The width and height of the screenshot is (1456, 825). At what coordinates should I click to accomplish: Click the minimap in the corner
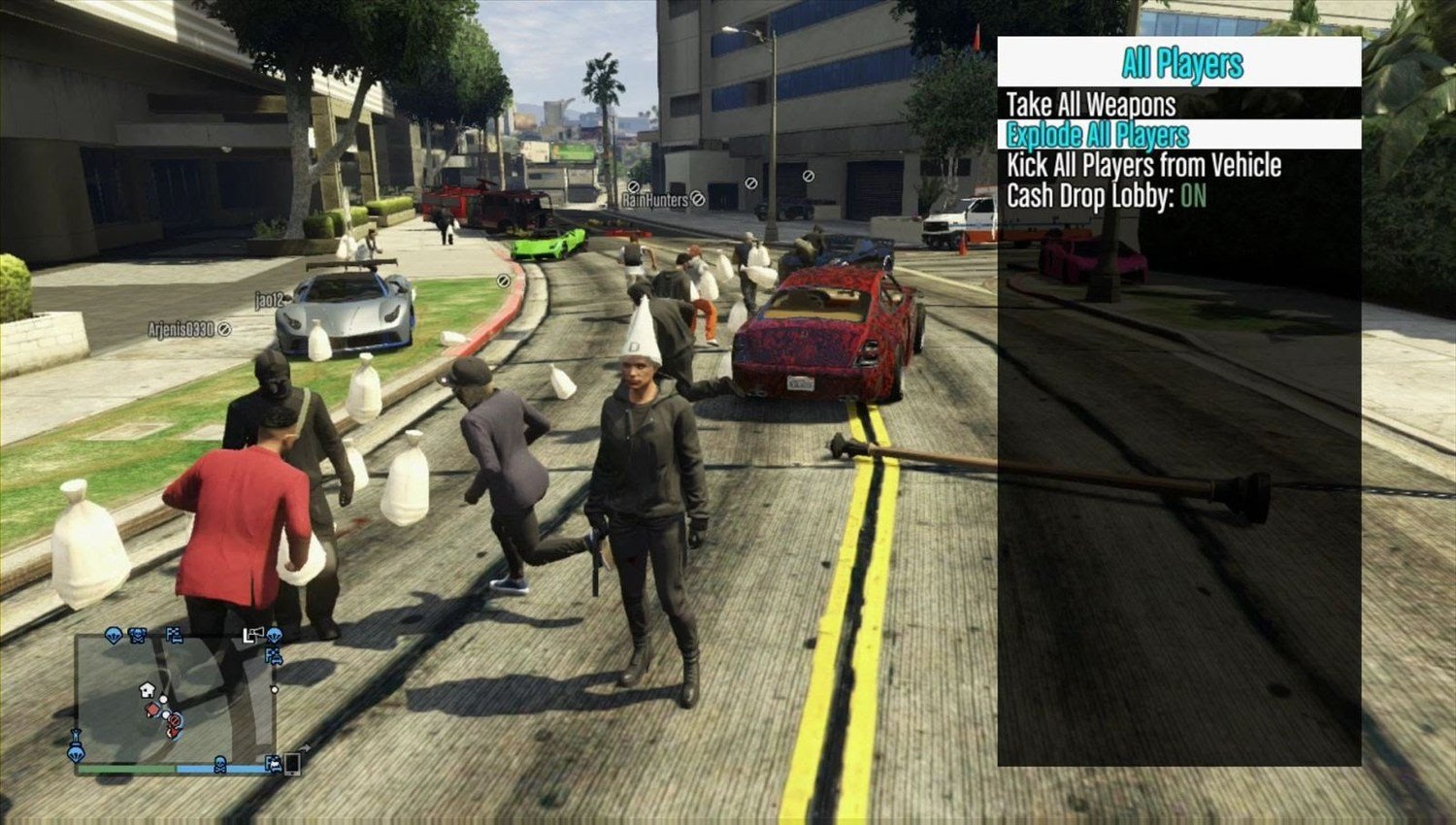tap(175, 699)
